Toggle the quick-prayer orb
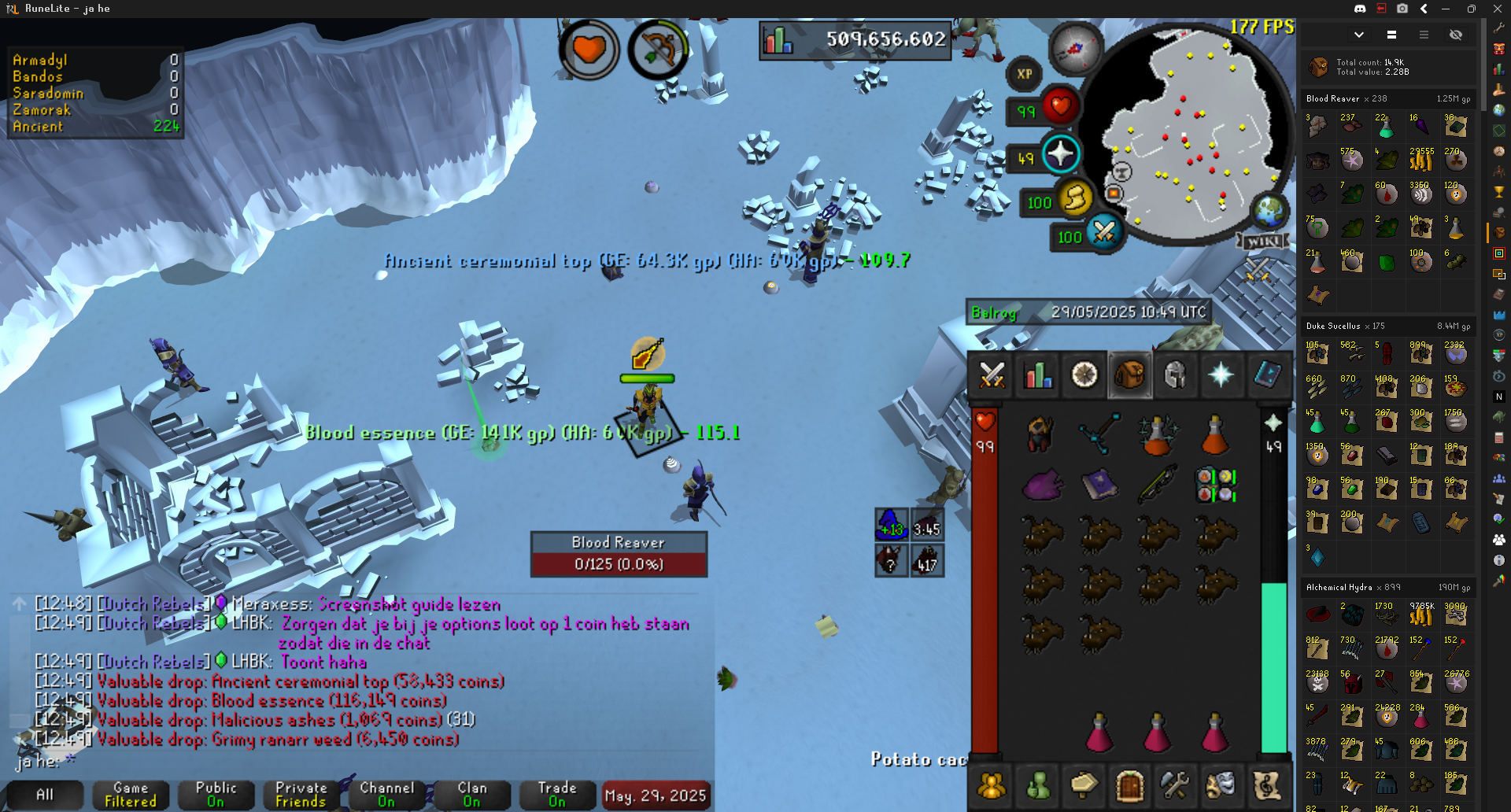 pos(1060,153)
